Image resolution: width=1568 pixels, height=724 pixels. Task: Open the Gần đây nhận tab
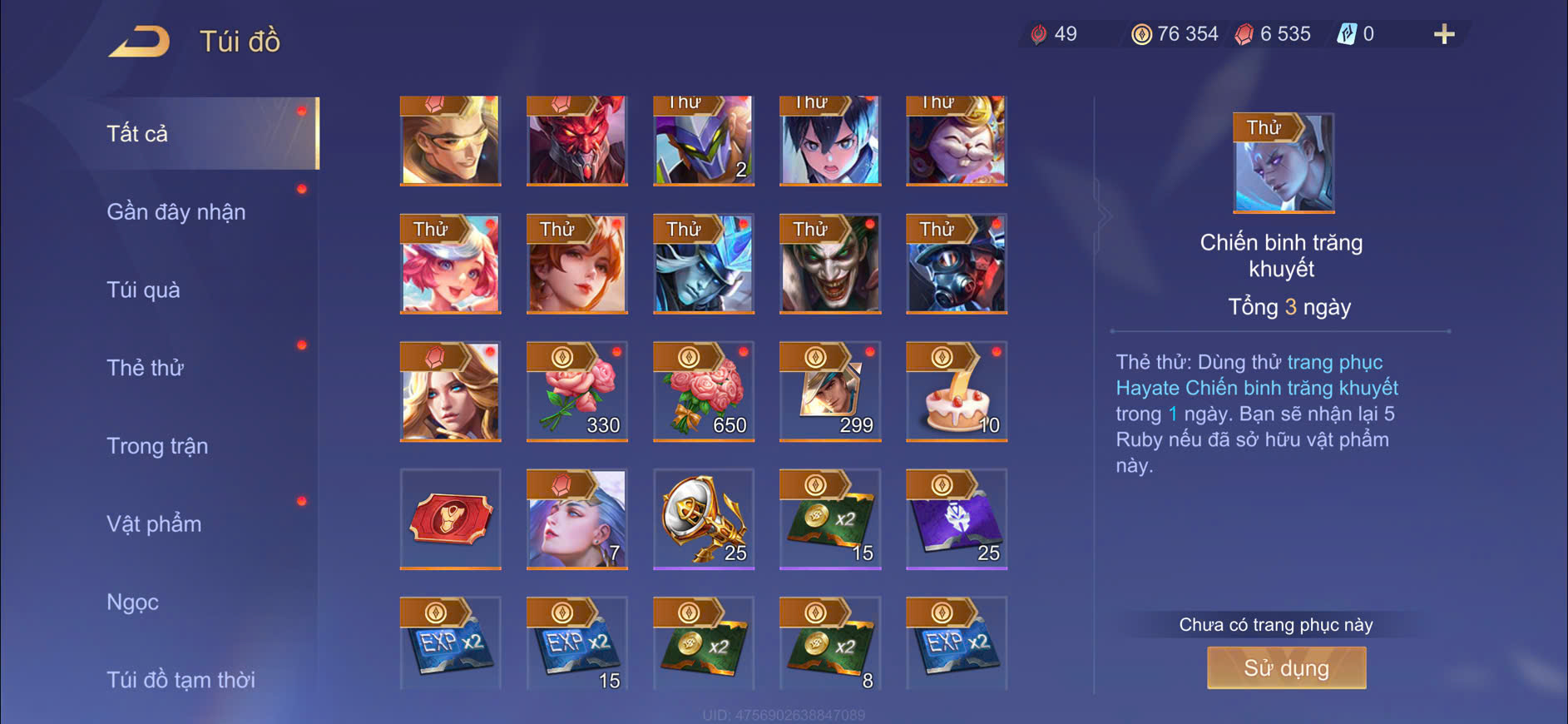pyautogui.click(x=176, y=212)
